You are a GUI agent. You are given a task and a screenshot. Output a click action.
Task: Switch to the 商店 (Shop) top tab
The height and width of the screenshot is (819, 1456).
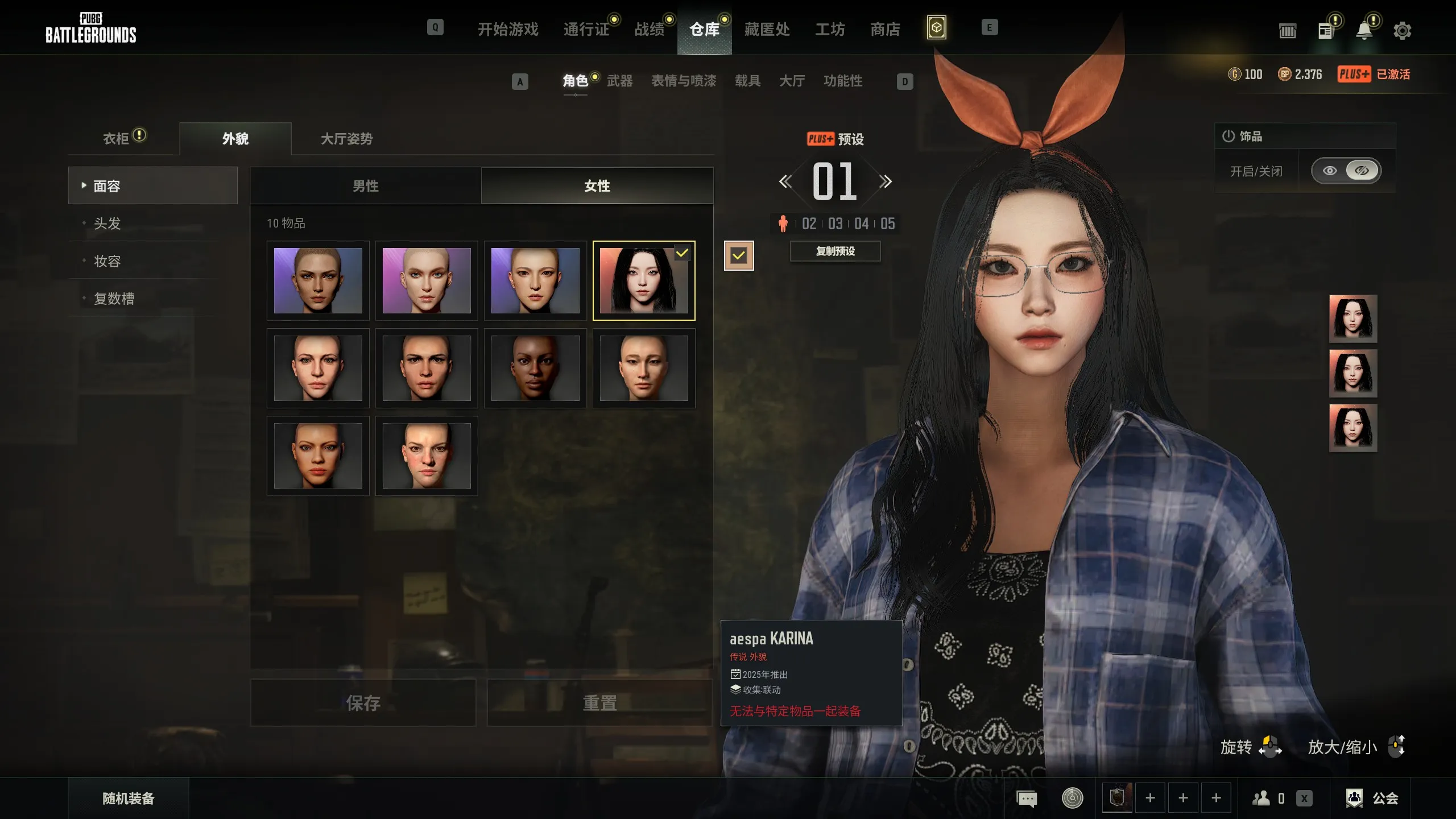pyautogui.click(x=885, y=29)
